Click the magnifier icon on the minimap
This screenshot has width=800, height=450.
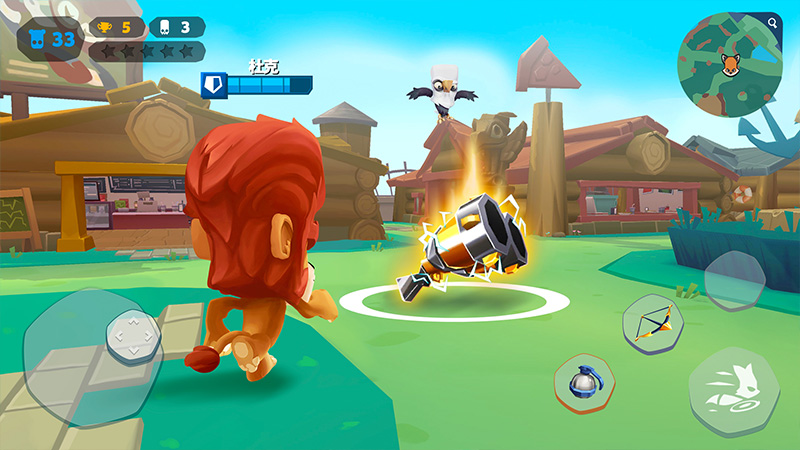773,21
